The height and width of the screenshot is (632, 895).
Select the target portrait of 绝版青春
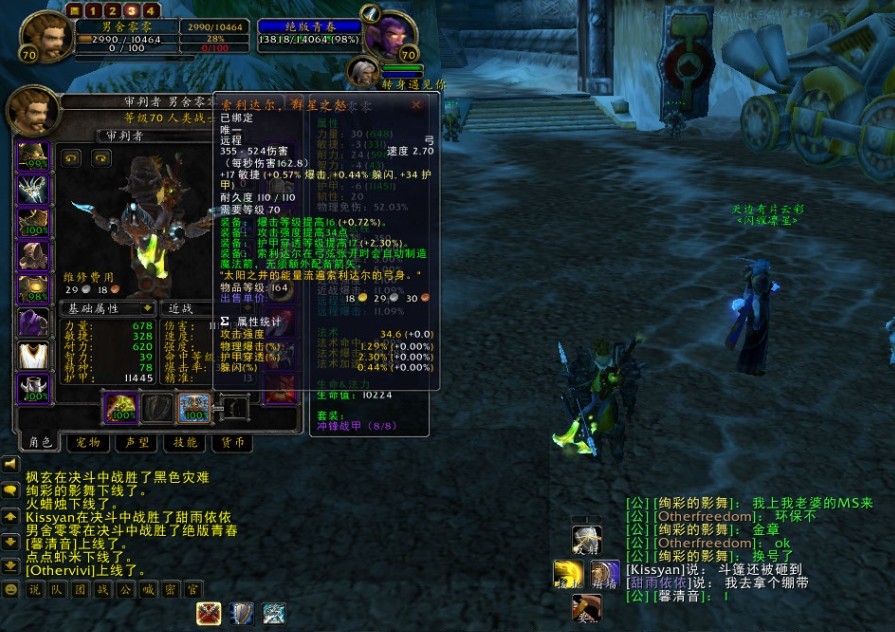388,39
